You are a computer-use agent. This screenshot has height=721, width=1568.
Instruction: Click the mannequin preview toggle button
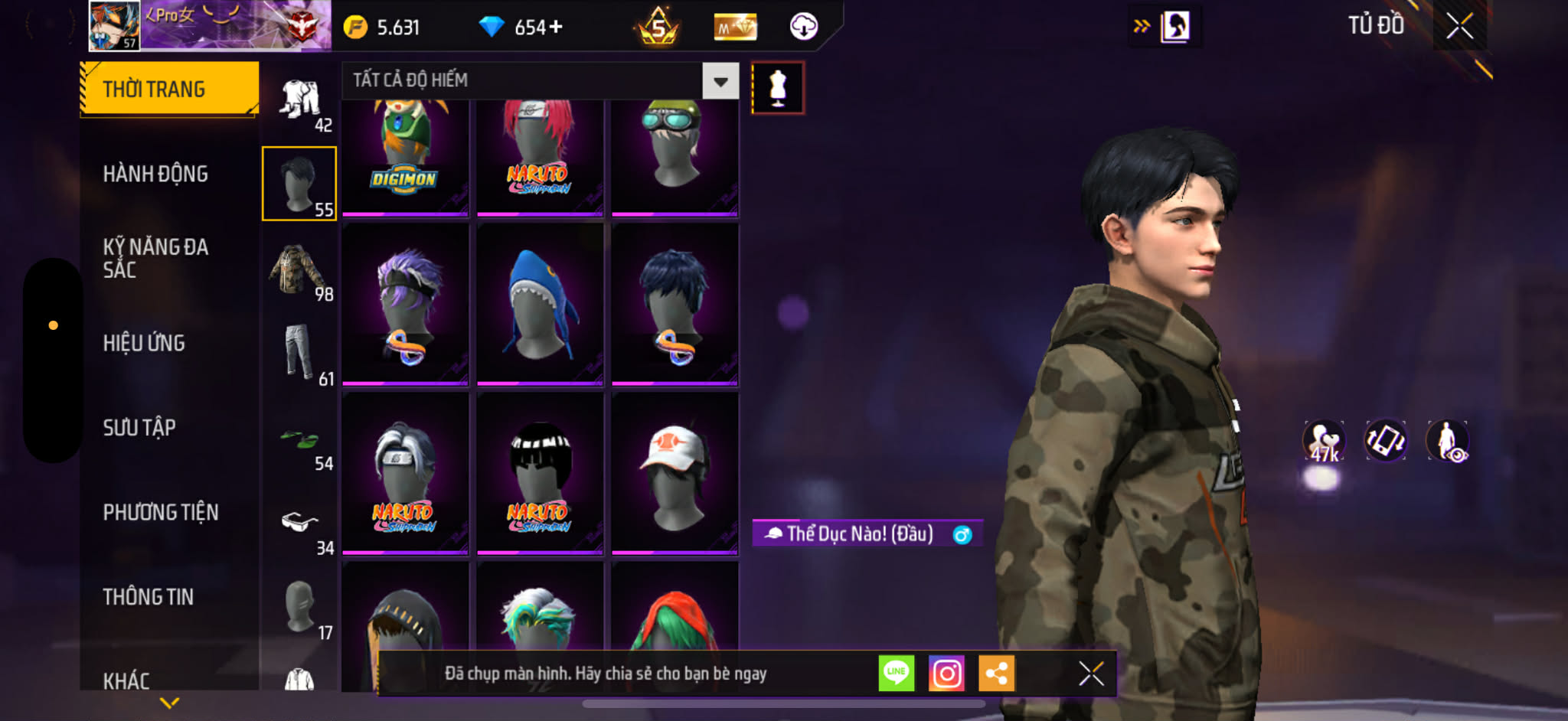coord(778,88)
